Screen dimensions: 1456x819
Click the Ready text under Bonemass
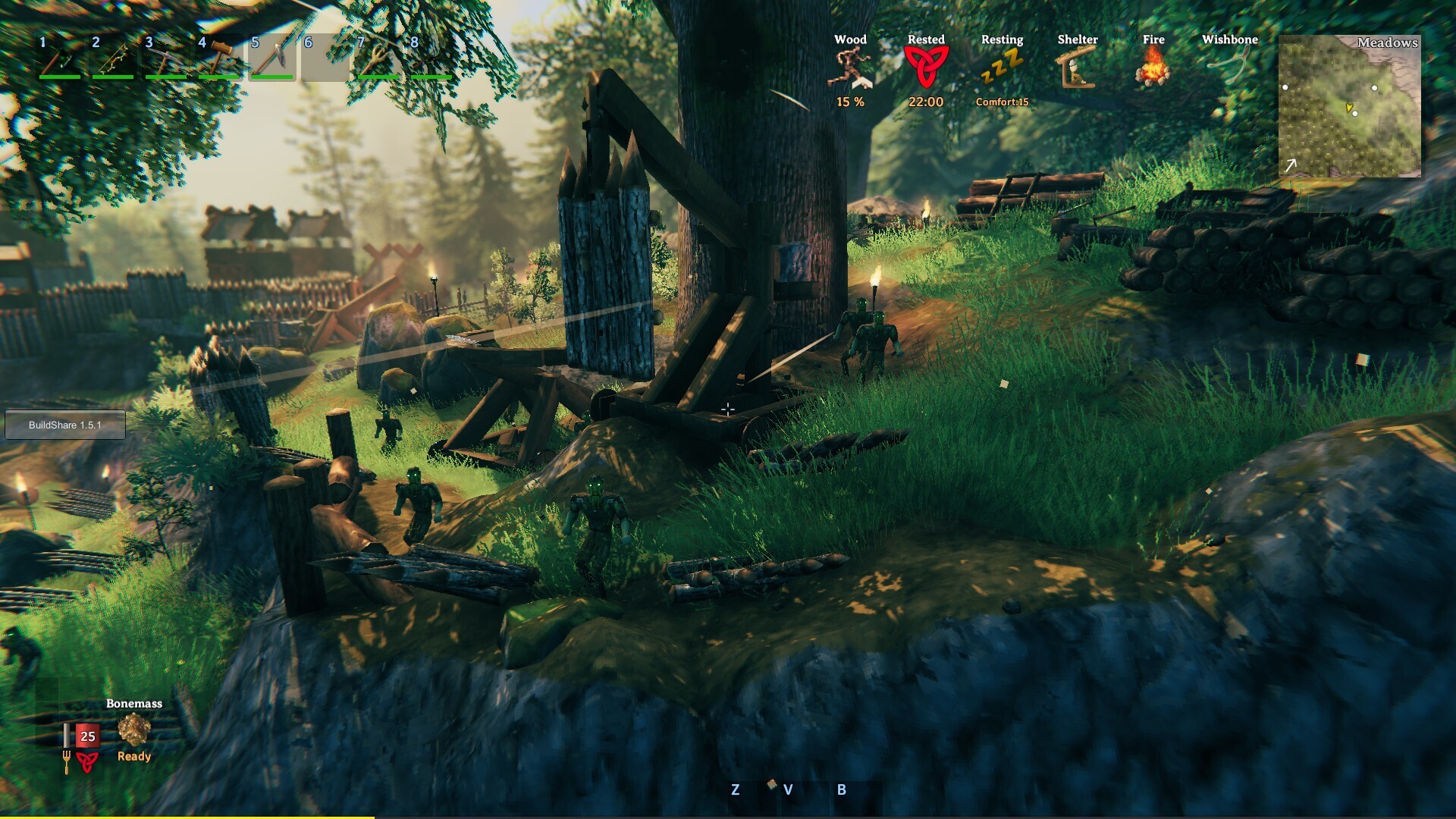pos(133,756)
